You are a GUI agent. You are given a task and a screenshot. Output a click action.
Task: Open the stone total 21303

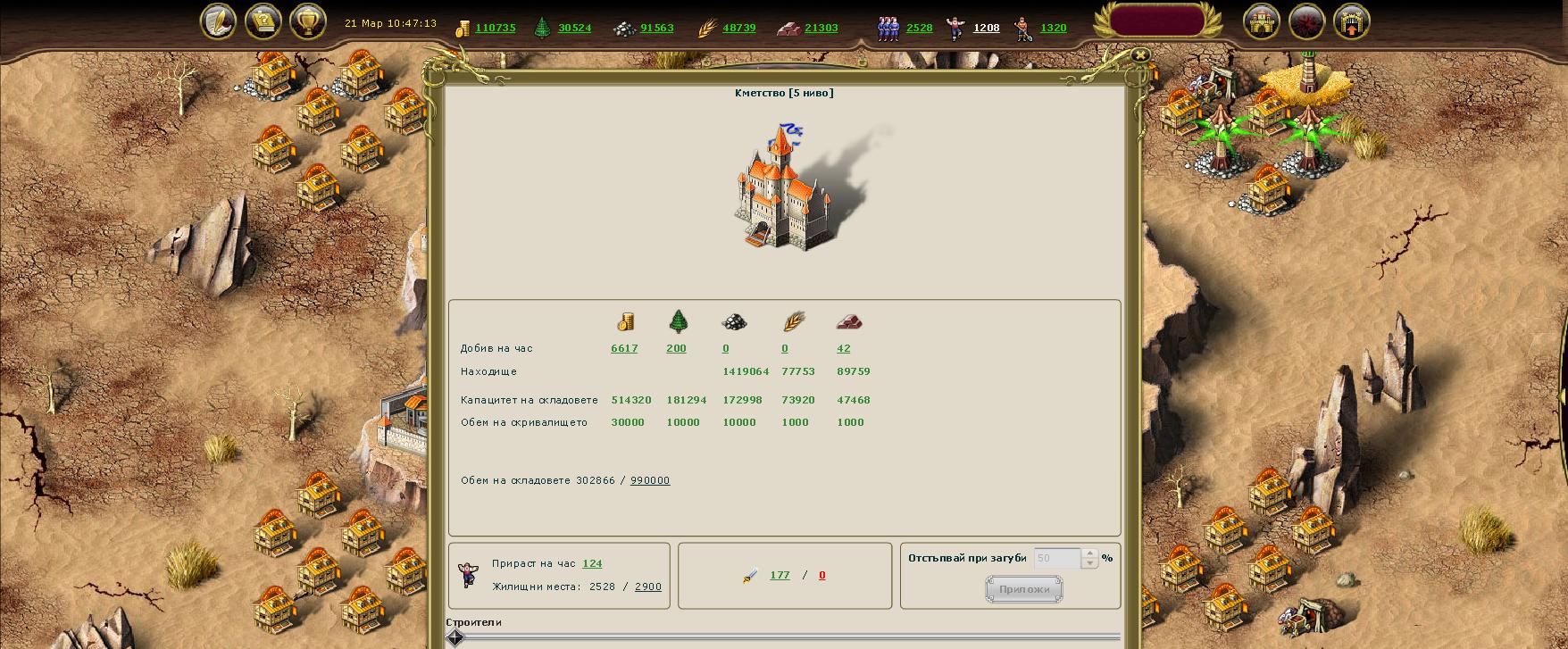(x=821, y=28)
